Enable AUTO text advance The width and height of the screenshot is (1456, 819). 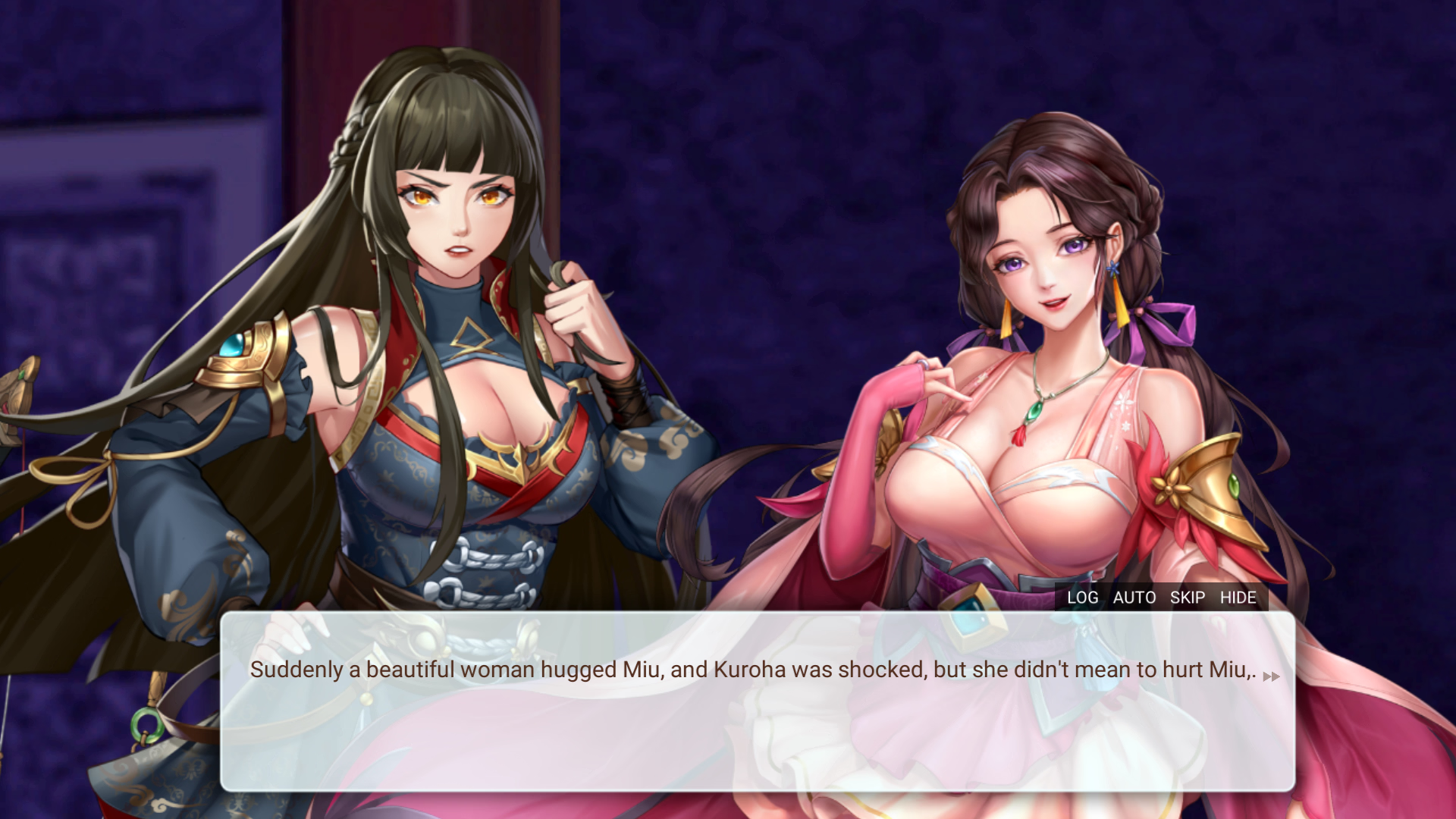point(1134,598)
